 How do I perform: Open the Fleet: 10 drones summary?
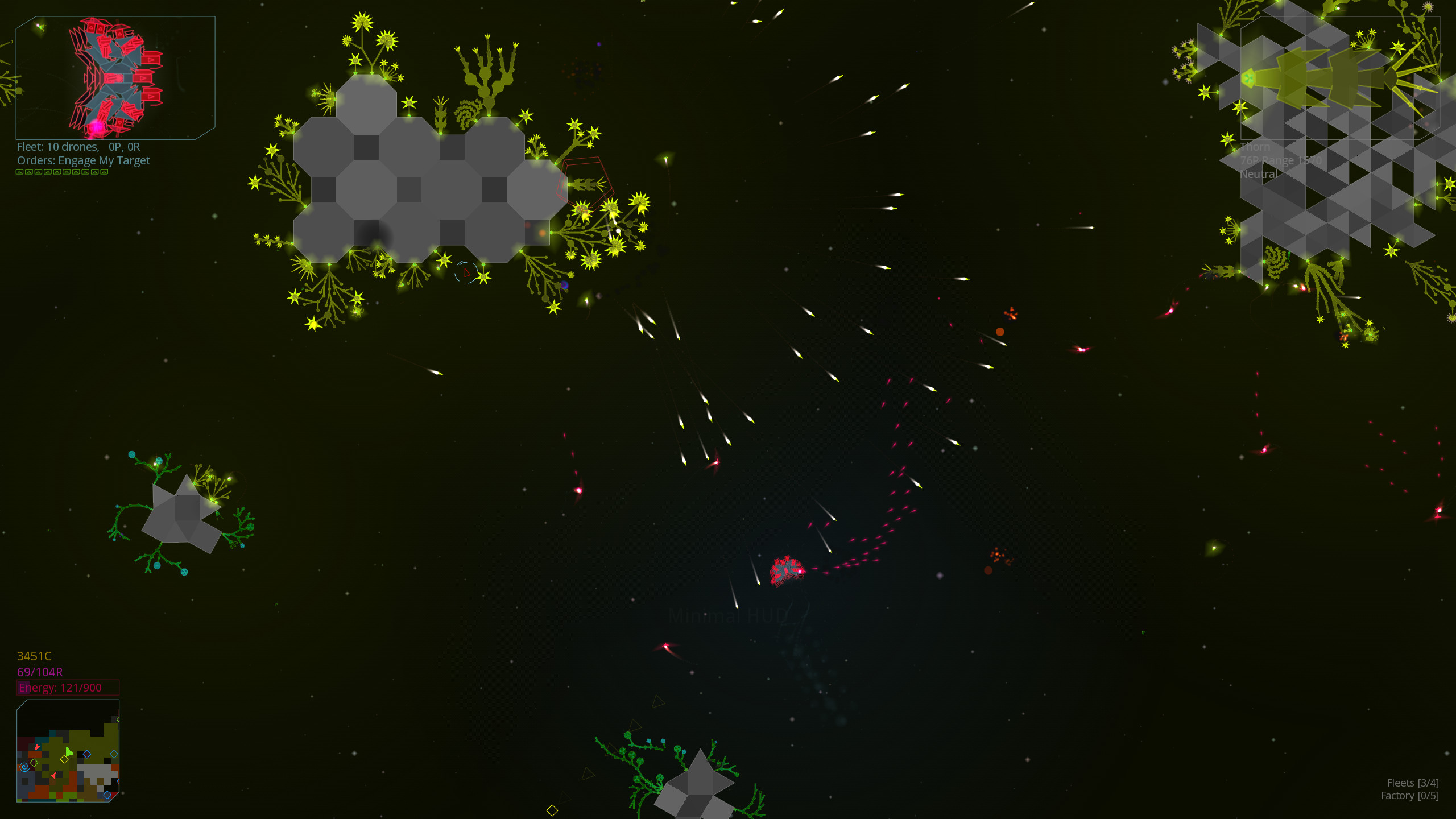tap(78, 146)
